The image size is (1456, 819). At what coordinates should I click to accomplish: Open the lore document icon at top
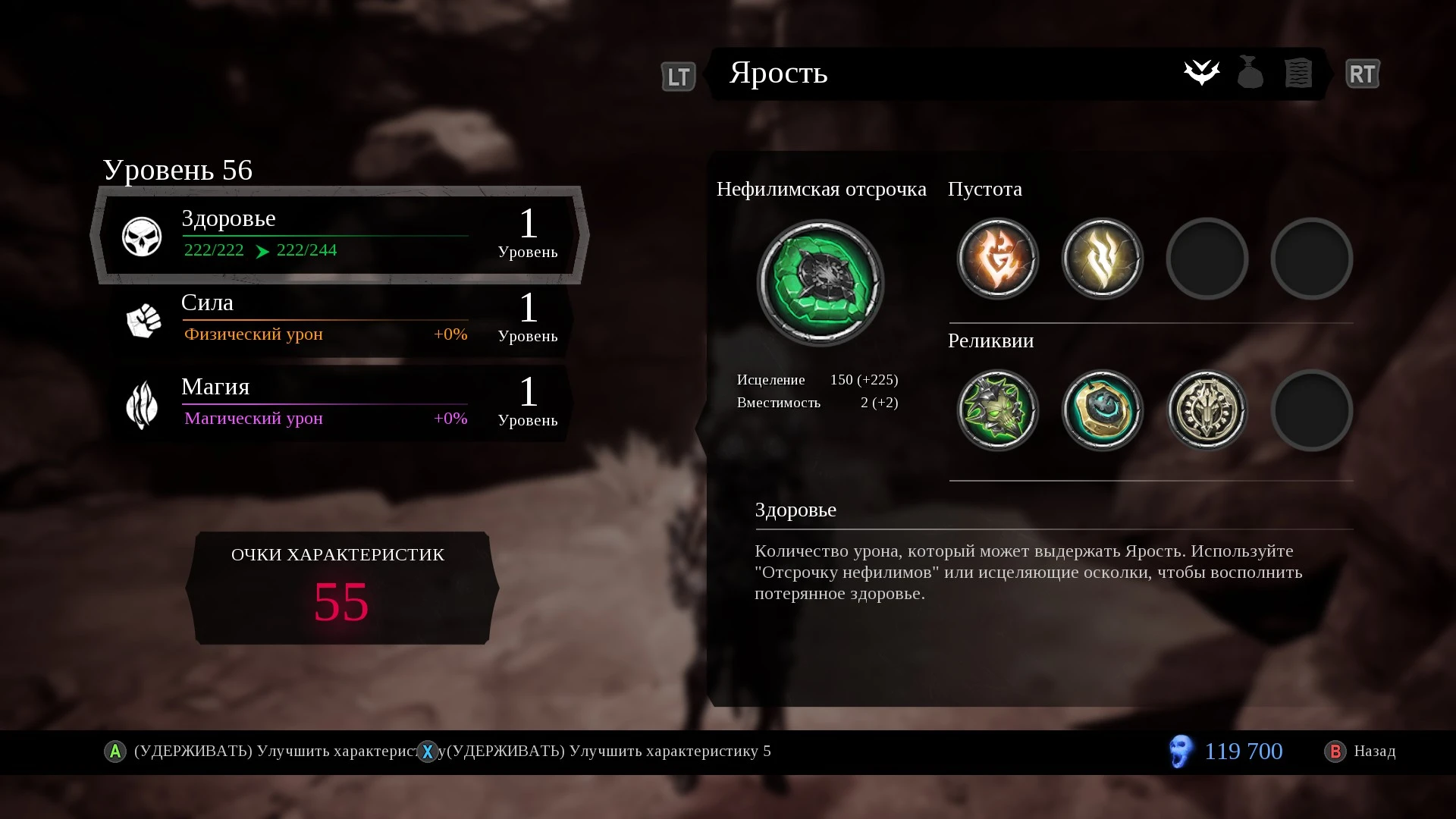pos(1298,73)
